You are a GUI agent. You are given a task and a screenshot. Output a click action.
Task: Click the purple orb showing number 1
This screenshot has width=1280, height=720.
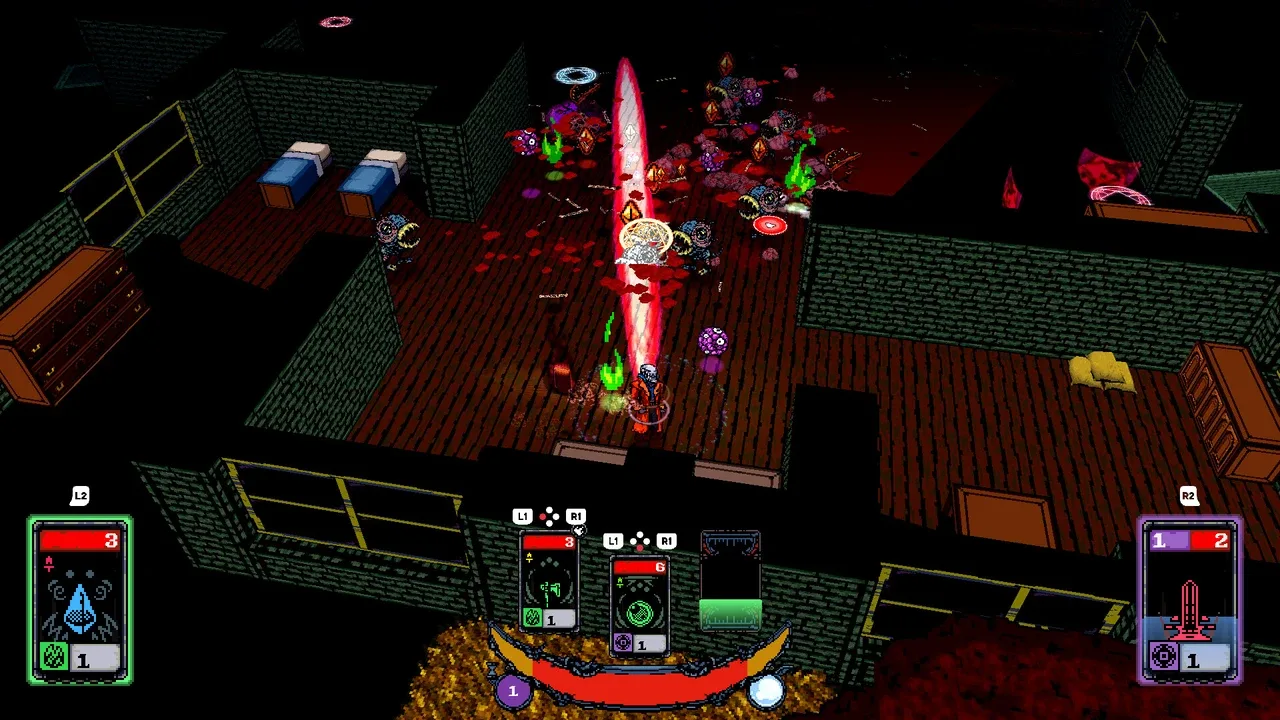click(513, 690)
